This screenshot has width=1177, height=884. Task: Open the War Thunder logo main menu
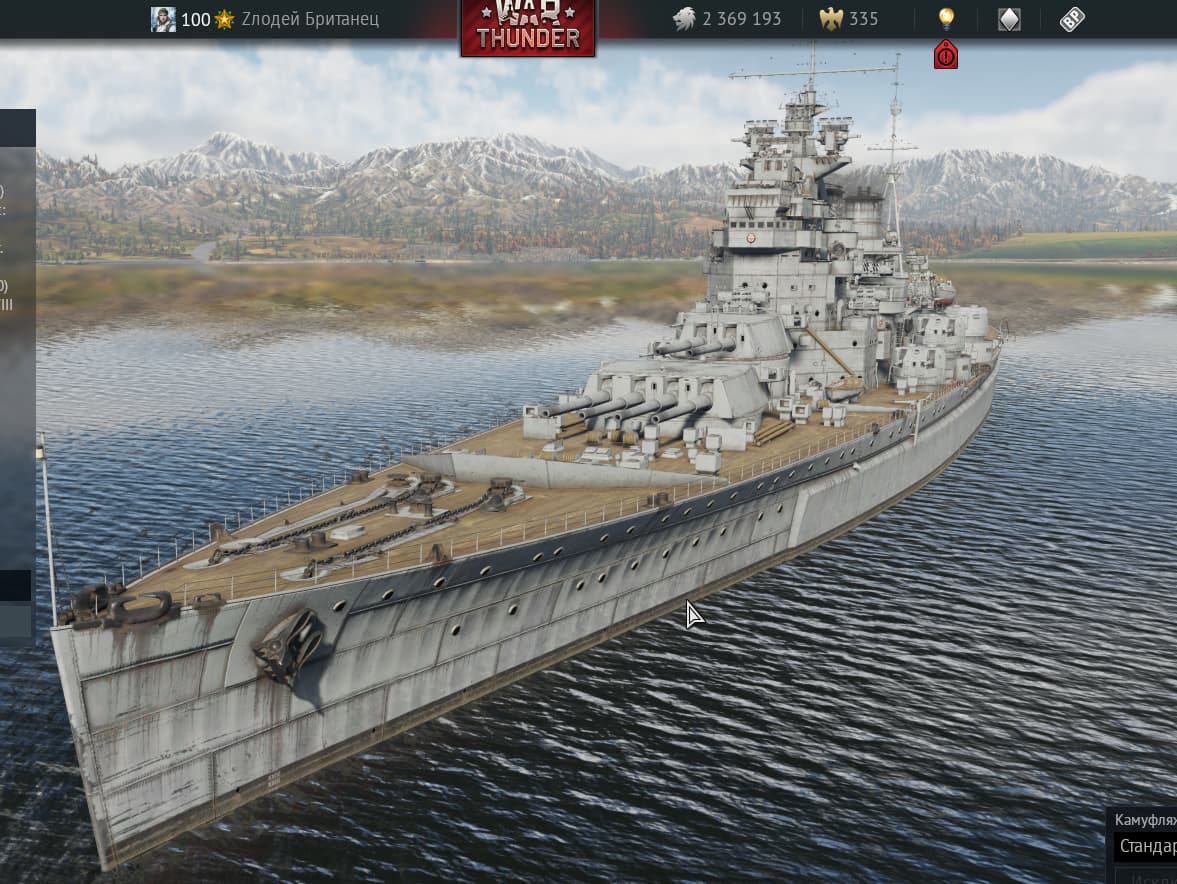pos(528,27)
